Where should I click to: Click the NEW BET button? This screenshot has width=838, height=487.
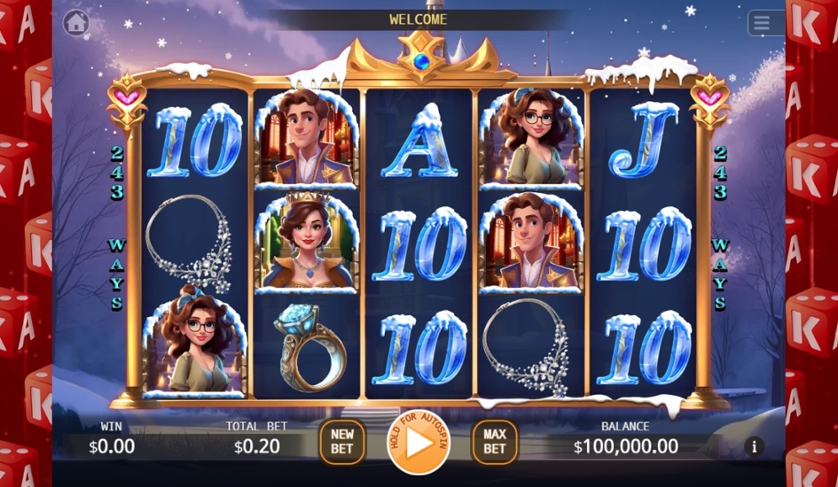(x=342, y=442)
